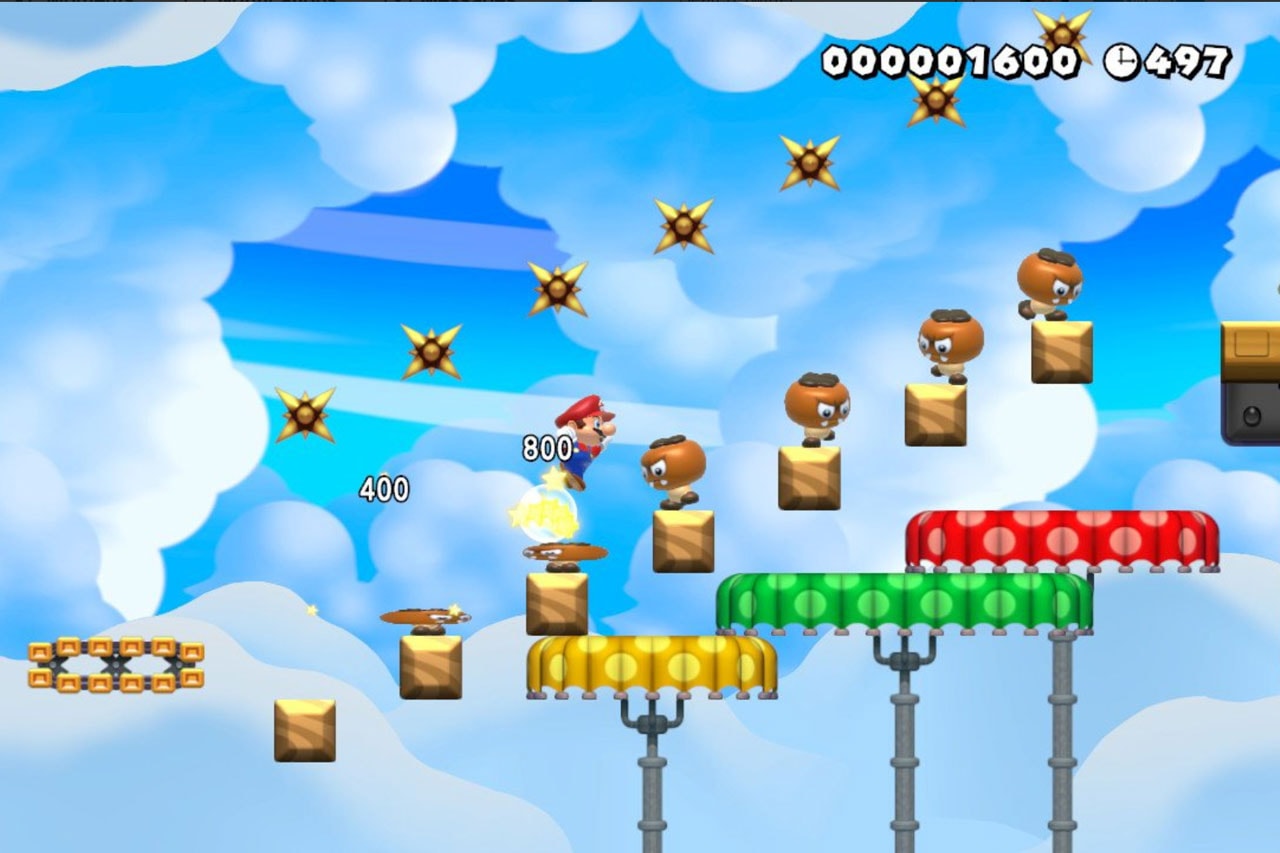Click the 400 point popup
The width and height of the screenshot is (1280, 853).
(x=383, y=487)
